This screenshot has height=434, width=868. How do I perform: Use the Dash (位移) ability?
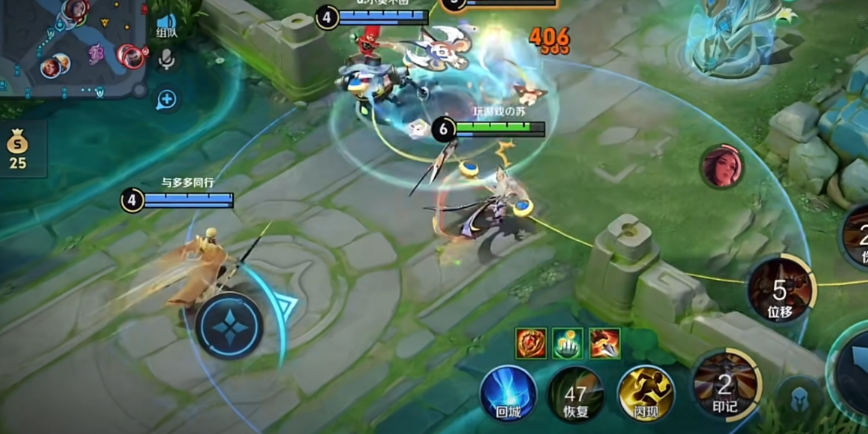778,289
